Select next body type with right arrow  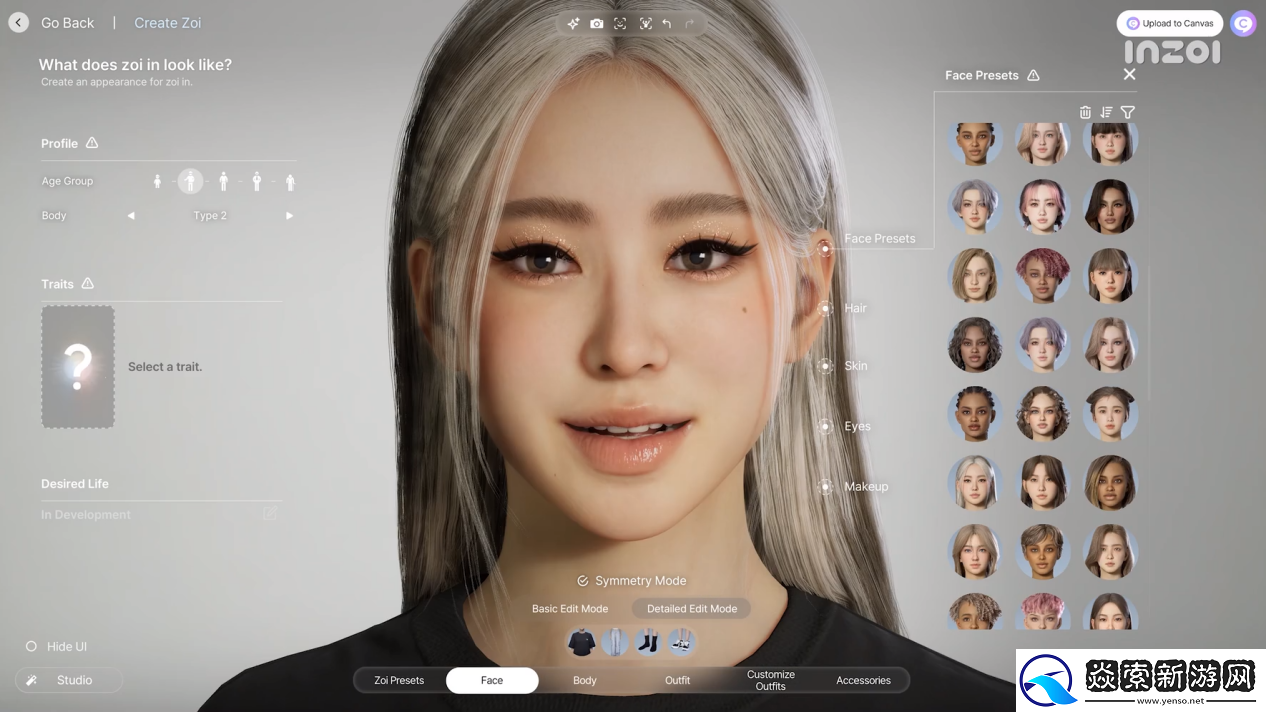289,216
